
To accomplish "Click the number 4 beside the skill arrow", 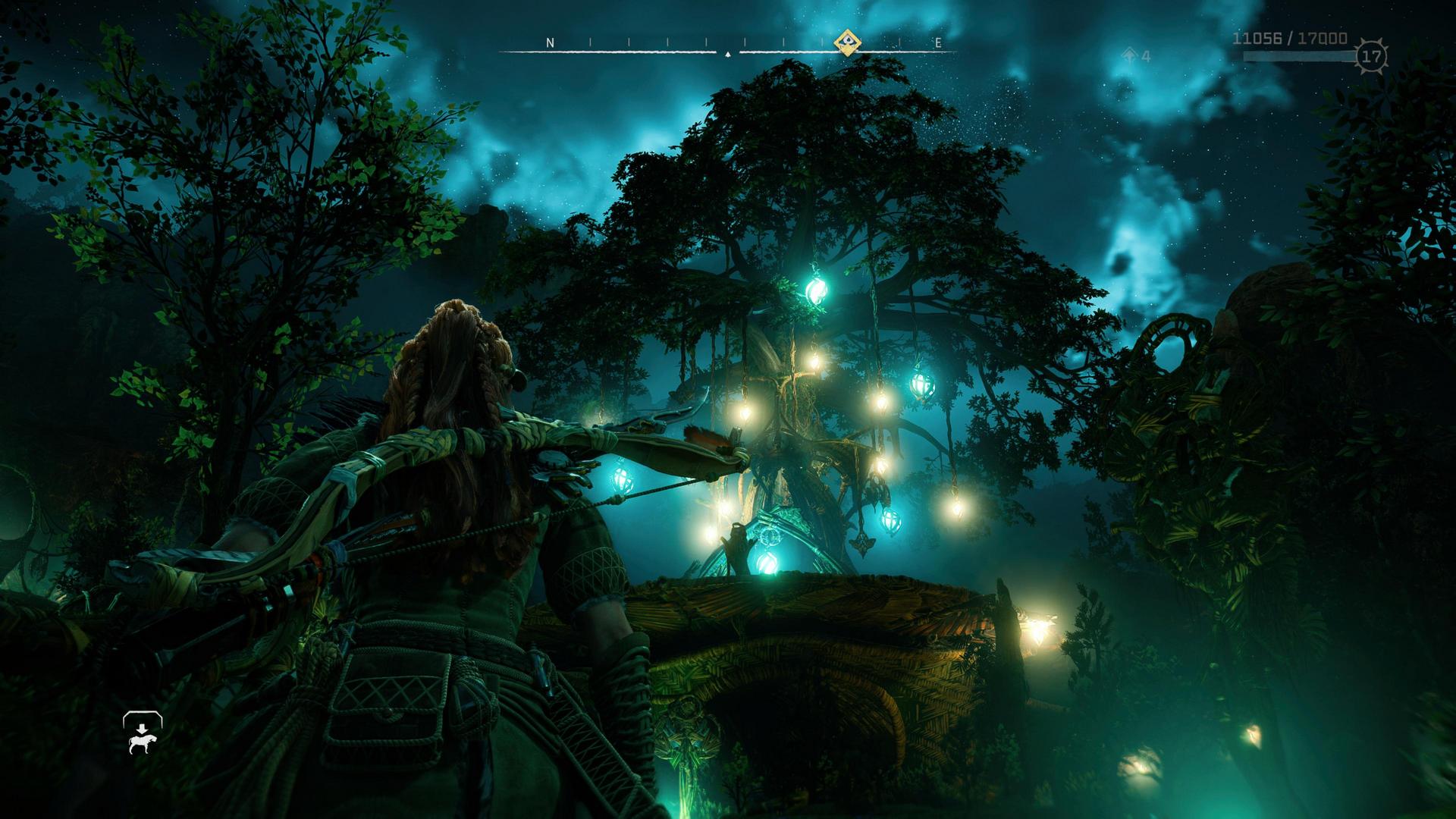I will click(x=1147, y=54).
